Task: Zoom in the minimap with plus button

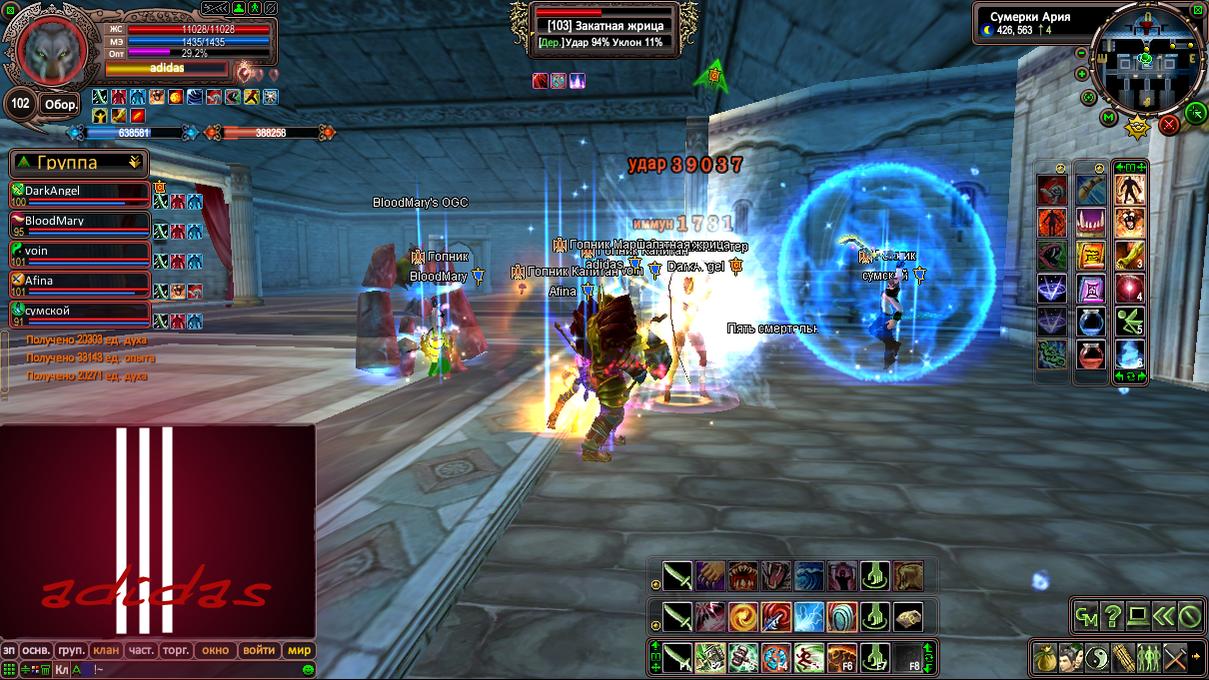Action: click(x=1082, y=74)
